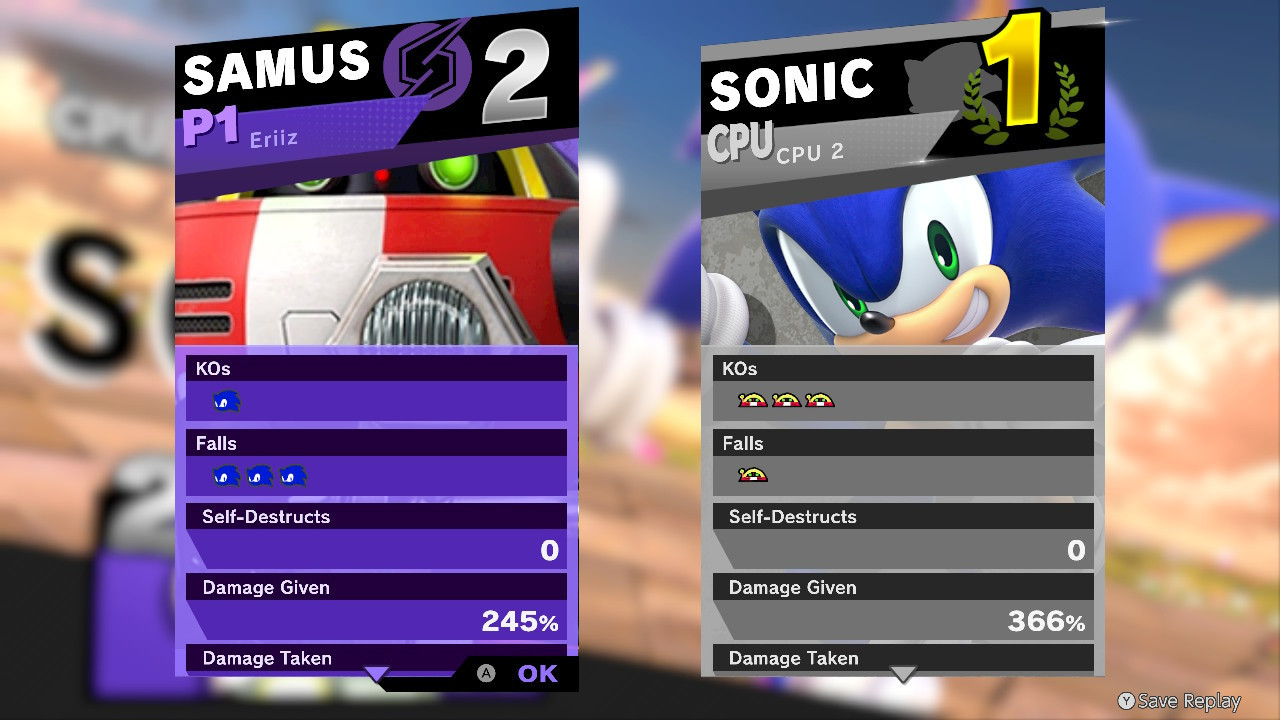Viewport: 1280px width, 720px height.
Task: Click the player name Eriiz
Action: pyautogui.click(x=272, y=139)
